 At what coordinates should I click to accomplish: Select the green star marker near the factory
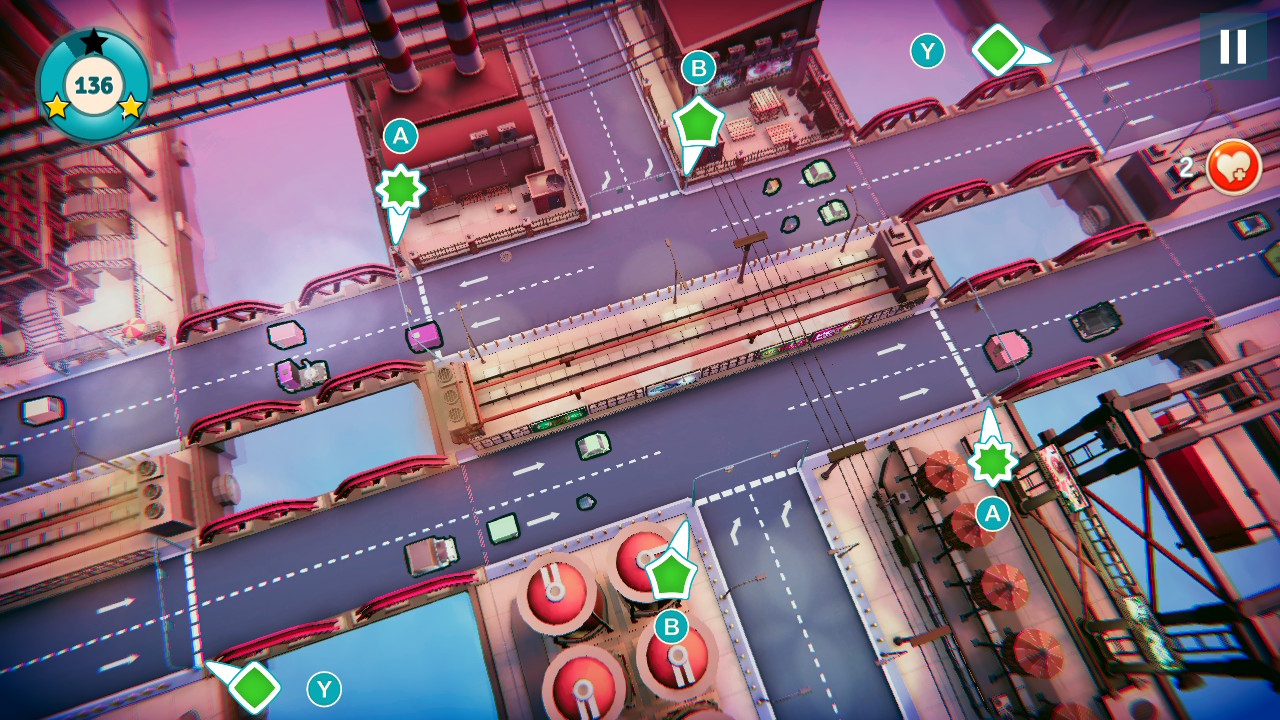tap(401, 186)
